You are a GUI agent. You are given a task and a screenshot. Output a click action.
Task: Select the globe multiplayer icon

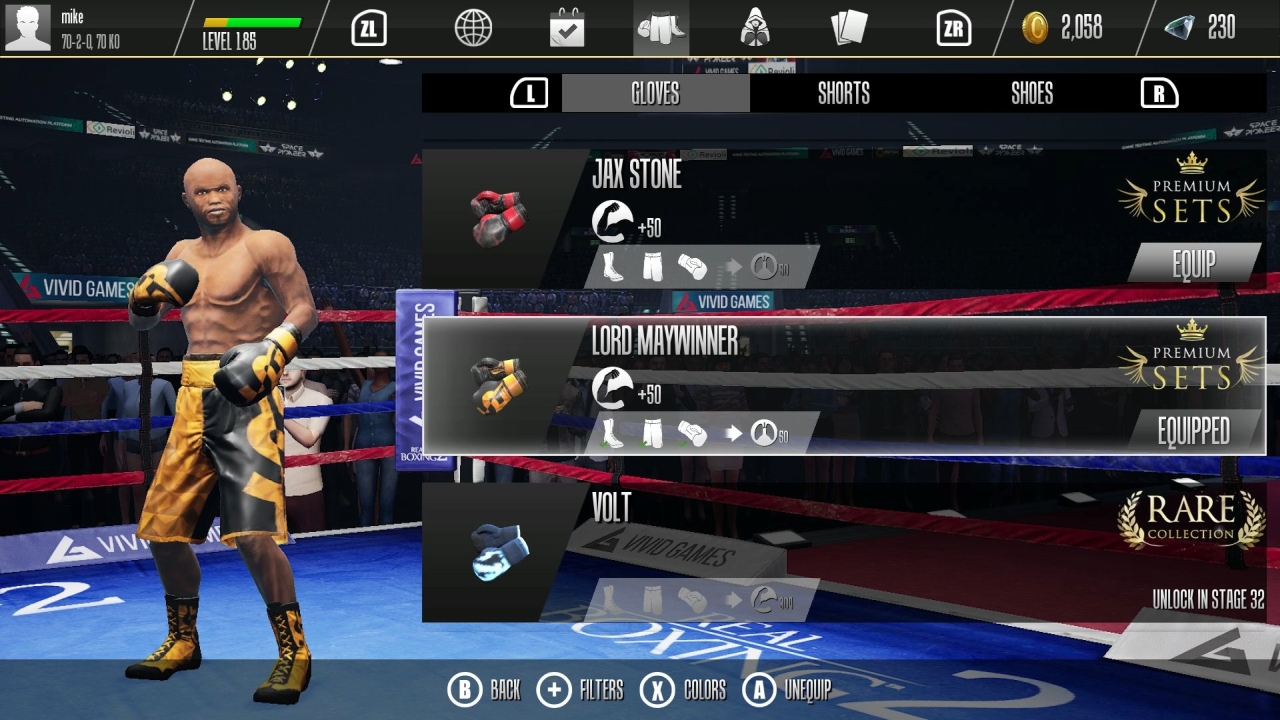click(x=472, y=28)
